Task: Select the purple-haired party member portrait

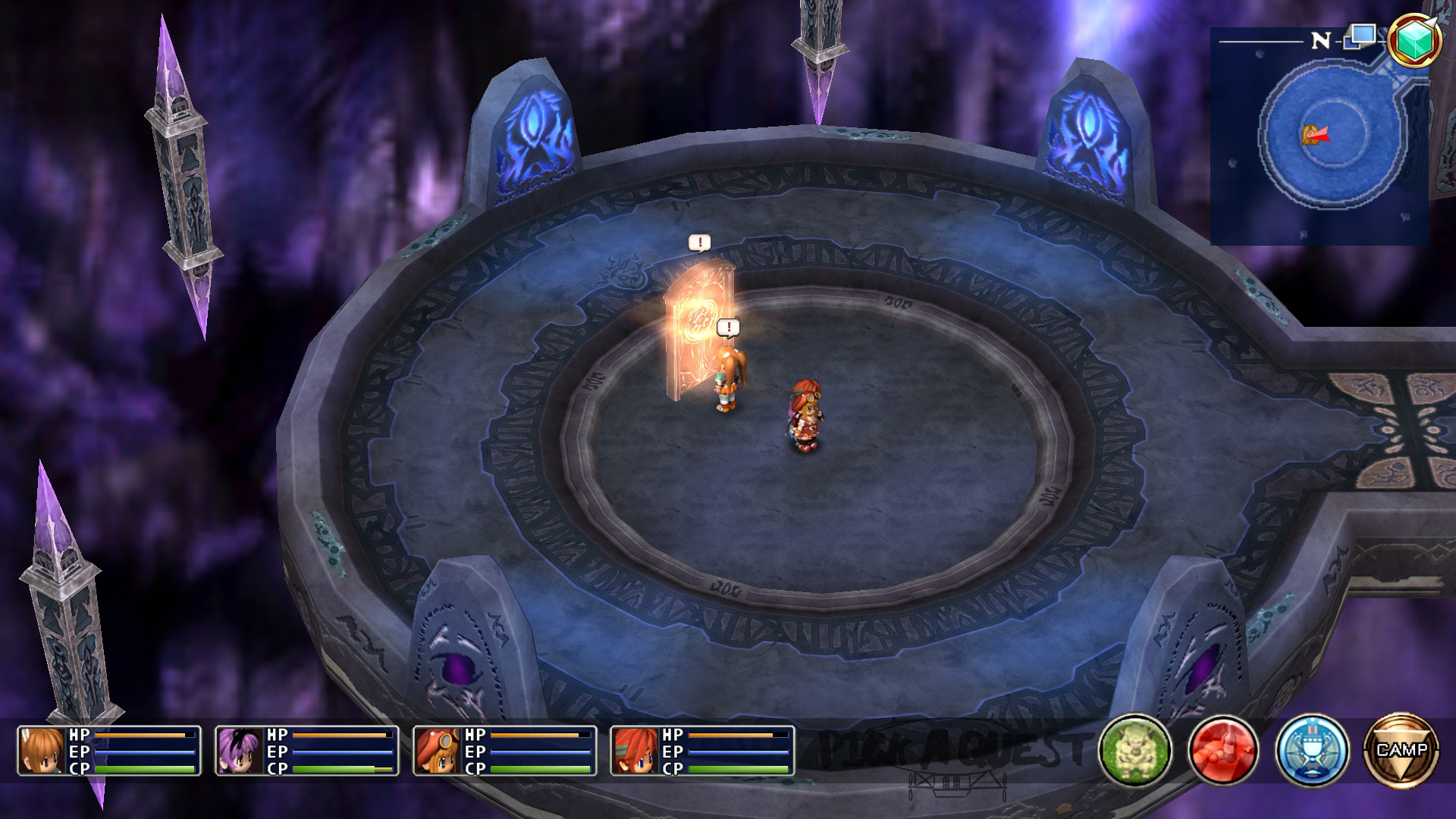Action: click(240, 751)
